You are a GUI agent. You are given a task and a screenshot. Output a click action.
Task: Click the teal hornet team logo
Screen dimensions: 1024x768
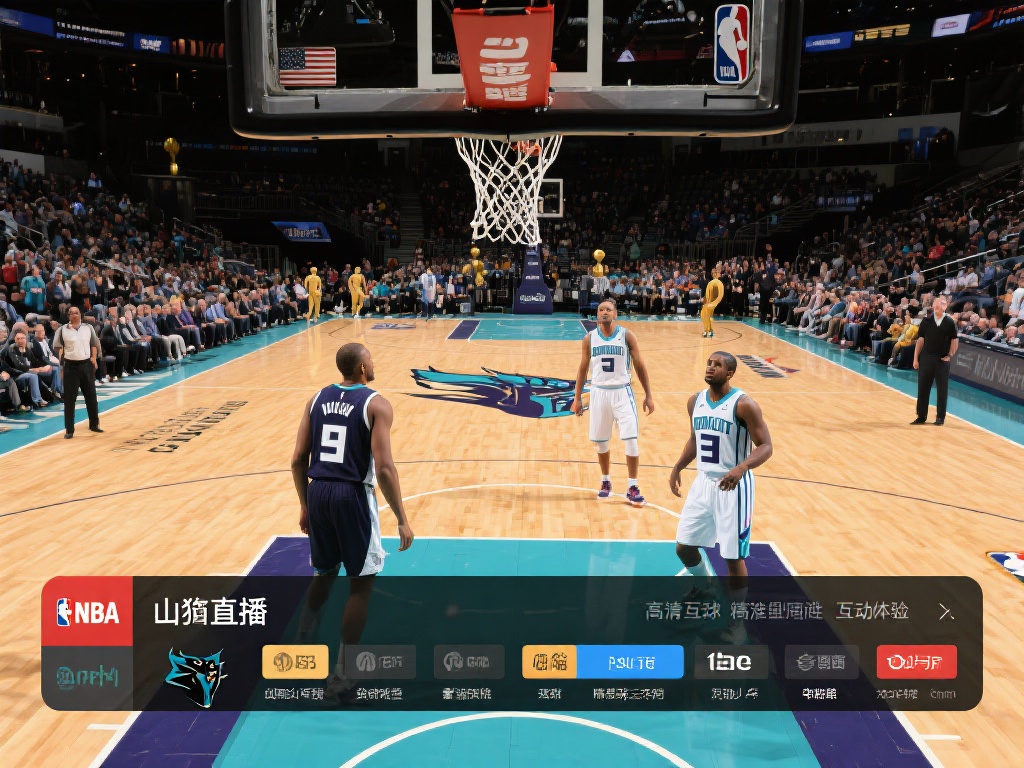pyautogui.click(x=195, y=675)
